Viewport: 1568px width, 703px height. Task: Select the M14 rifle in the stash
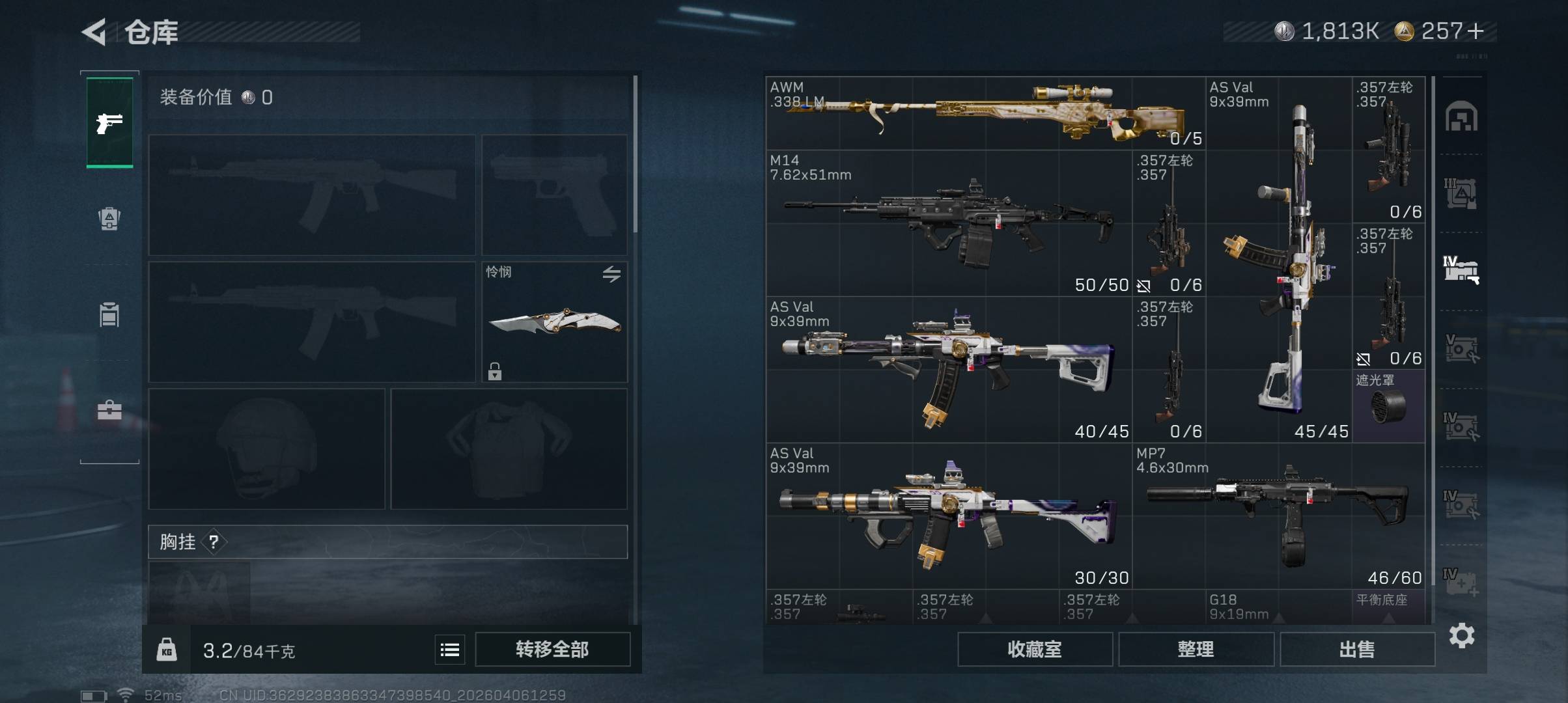(x=948, y=223)
